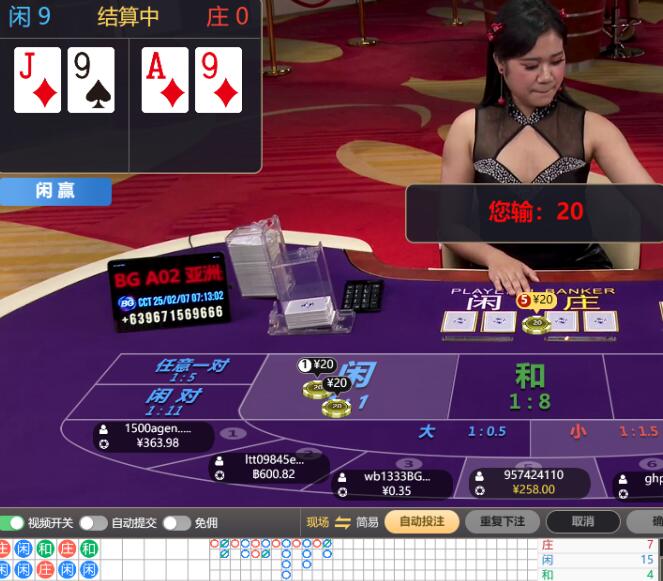Viewport: 663px width, 581px height.
Task: Activate the 自动投注 auto-bet button
Action: [421, 522]
